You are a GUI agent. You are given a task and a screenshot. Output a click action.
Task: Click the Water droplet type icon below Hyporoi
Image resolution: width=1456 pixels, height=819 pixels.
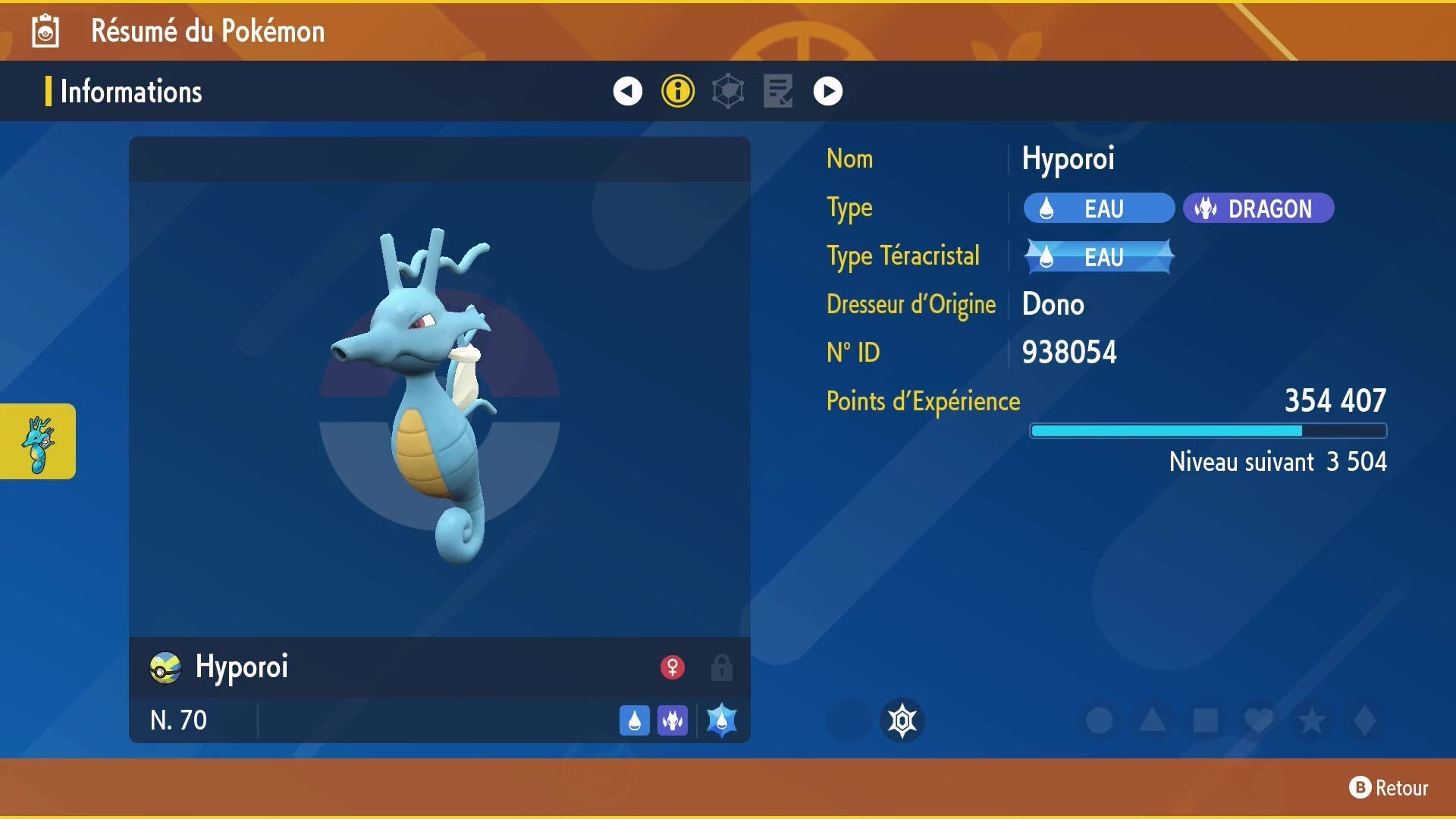point(635,721)
